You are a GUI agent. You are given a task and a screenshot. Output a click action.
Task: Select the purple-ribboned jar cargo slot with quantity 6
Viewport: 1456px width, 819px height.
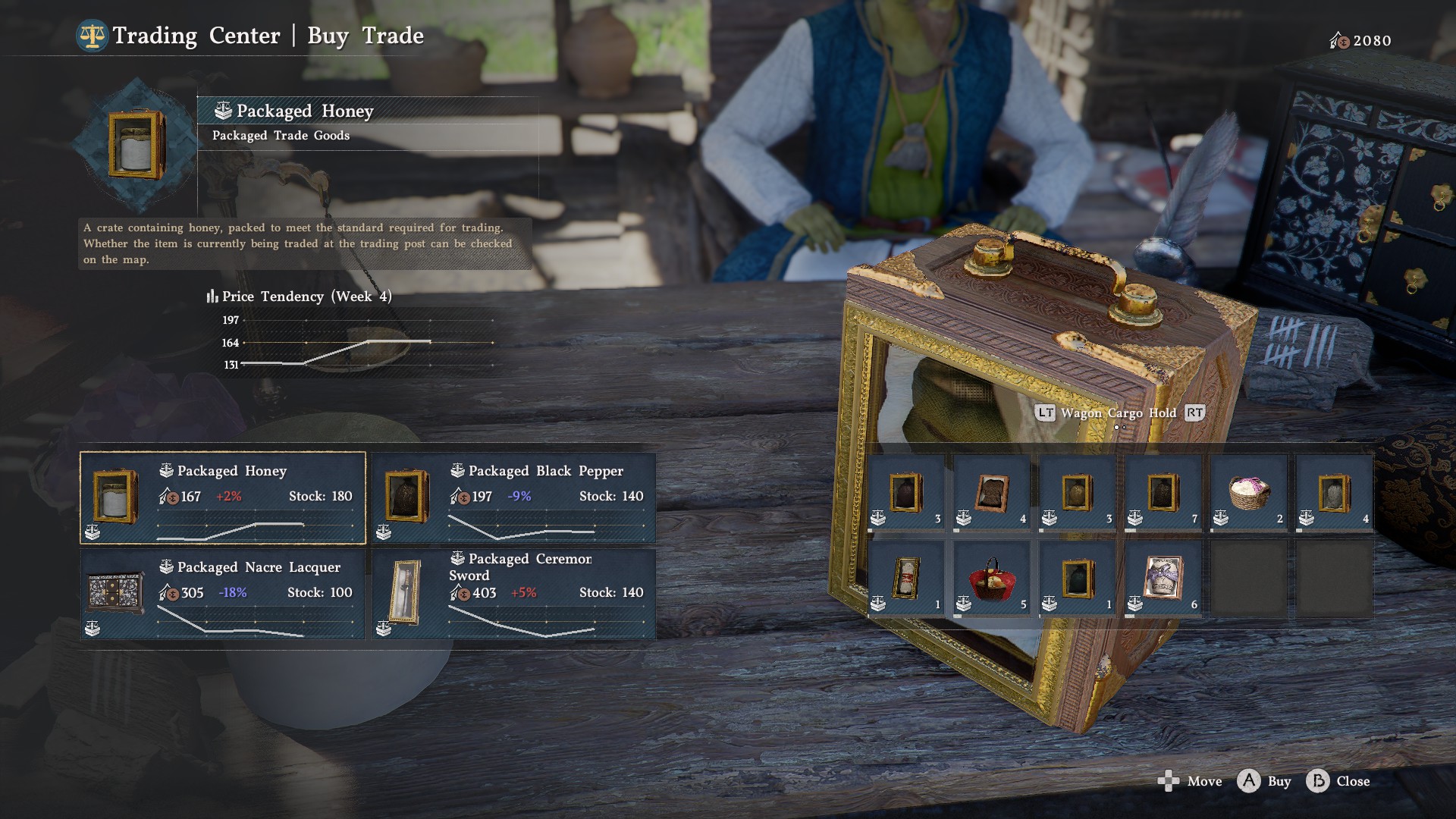point(1162,576)
